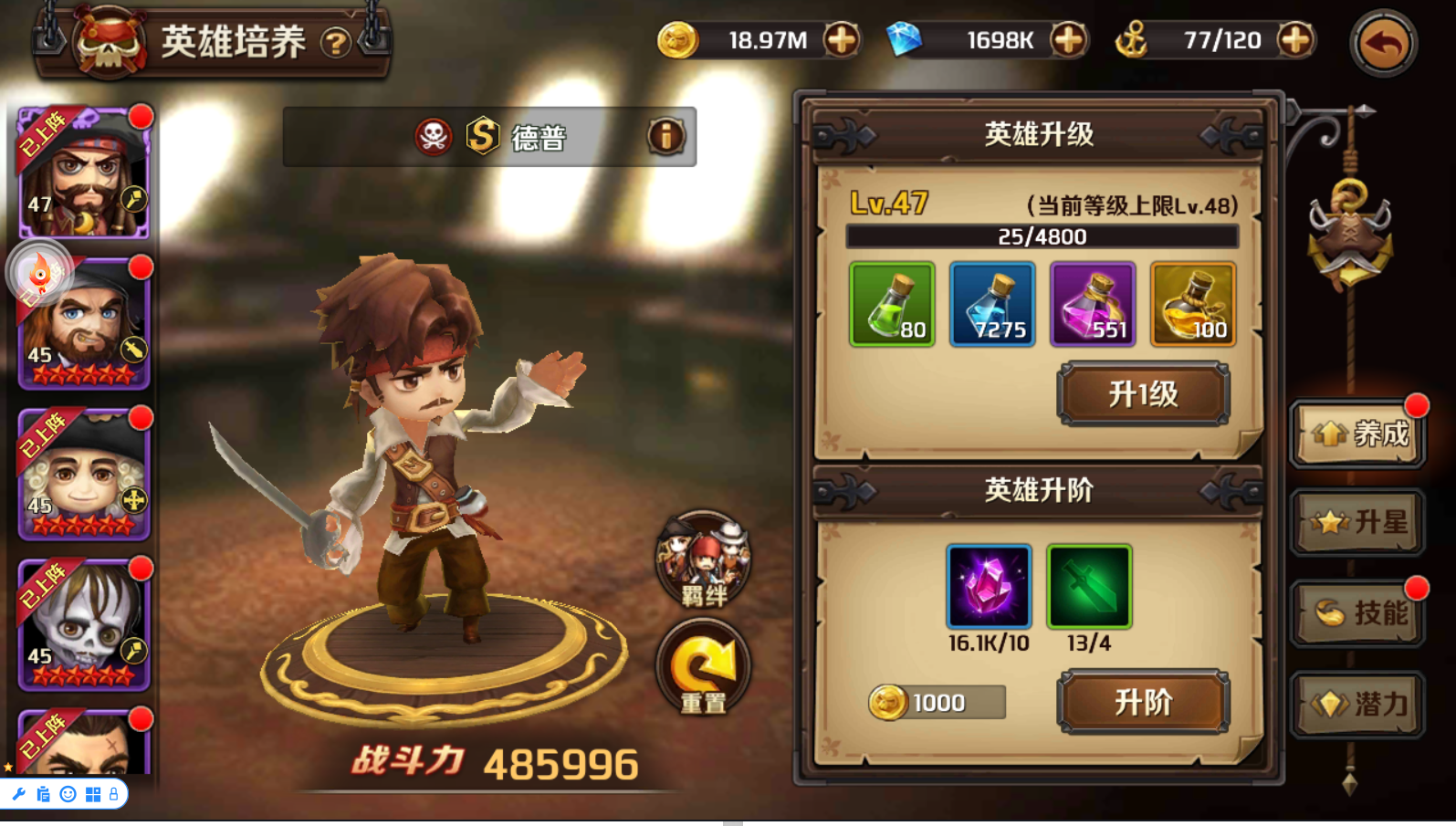The image size is (1456, 826).
Task: Select the green experience potion
Action: coord(892,304)
